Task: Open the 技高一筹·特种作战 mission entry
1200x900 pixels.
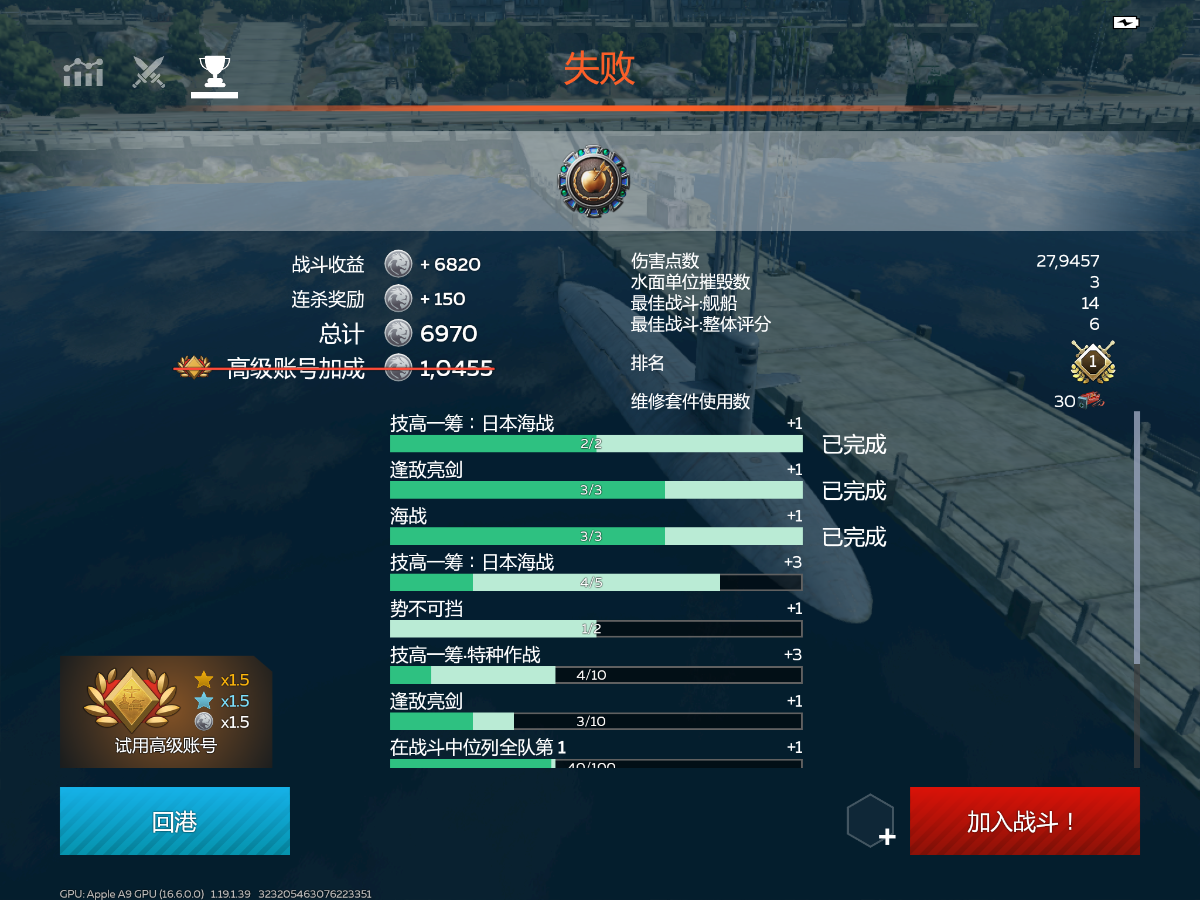Action: [595, 665]
